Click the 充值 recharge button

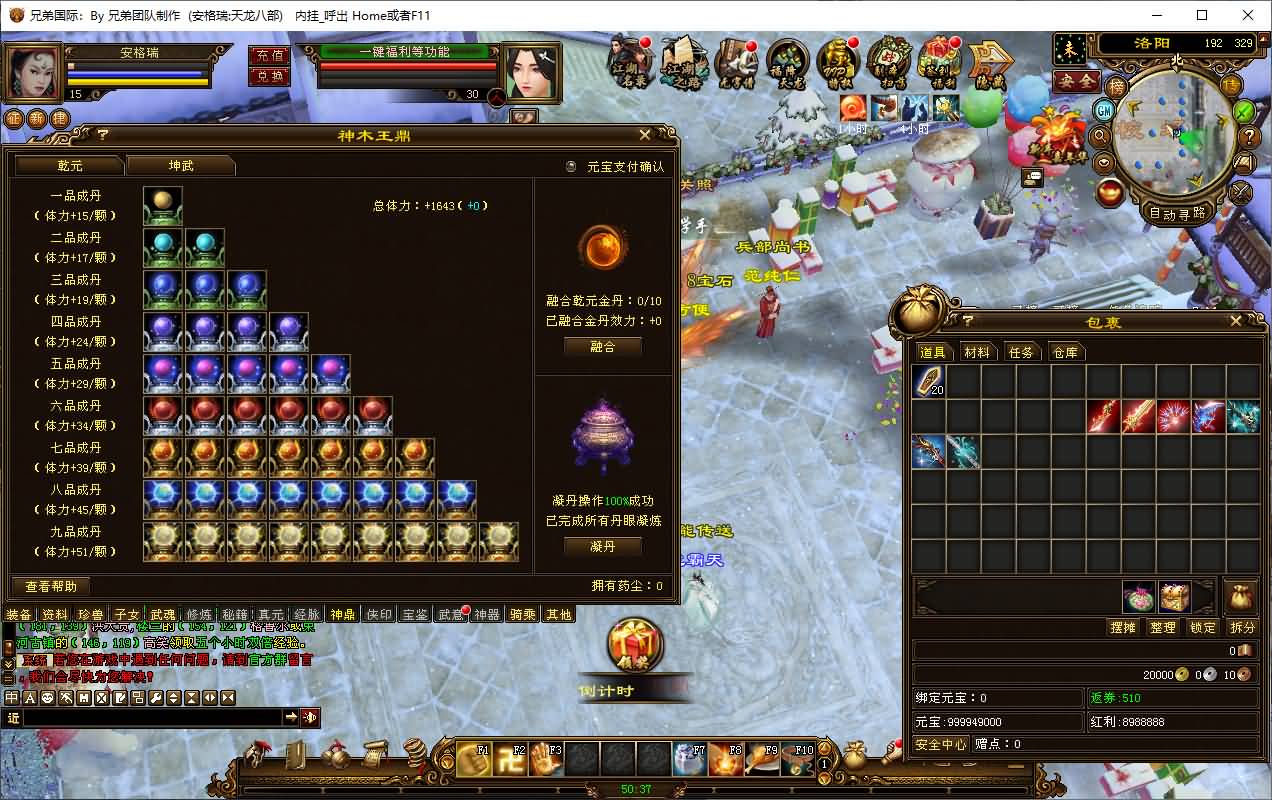(x=269, y=55)
